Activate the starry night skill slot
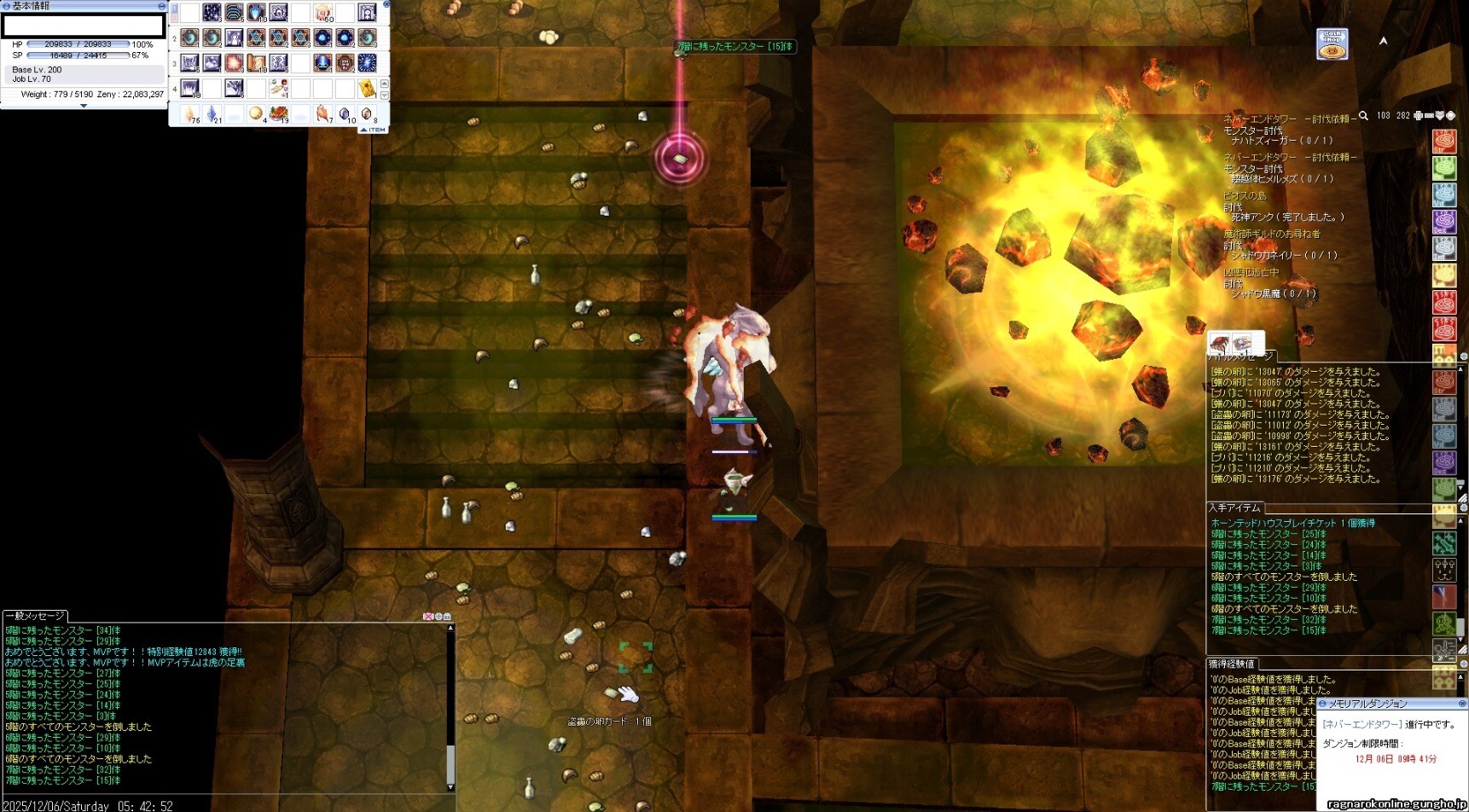The image size is (1469, 812). [212, 13]
